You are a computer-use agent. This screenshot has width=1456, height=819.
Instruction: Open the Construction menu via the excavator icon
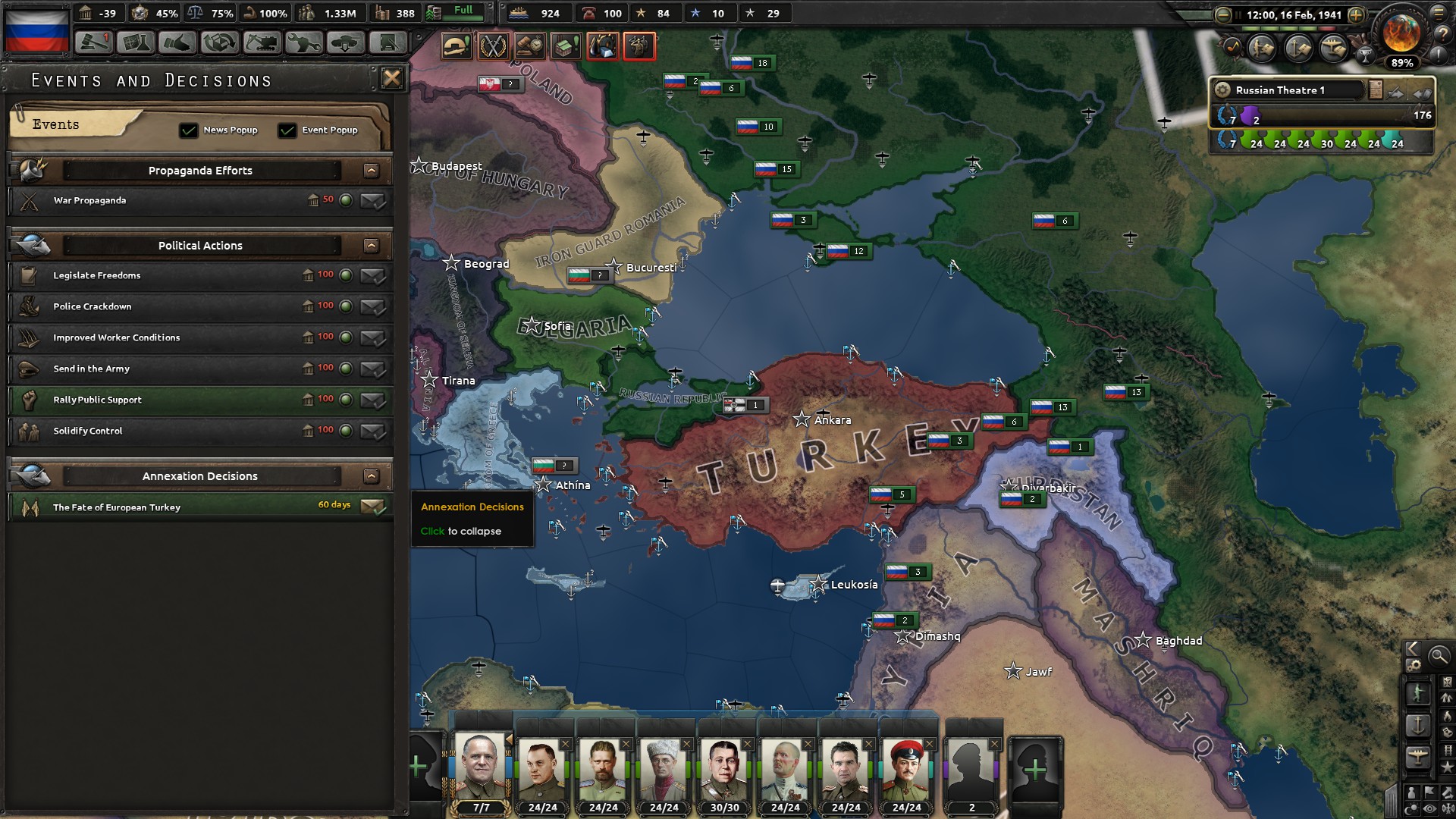(x=261, y=43)
